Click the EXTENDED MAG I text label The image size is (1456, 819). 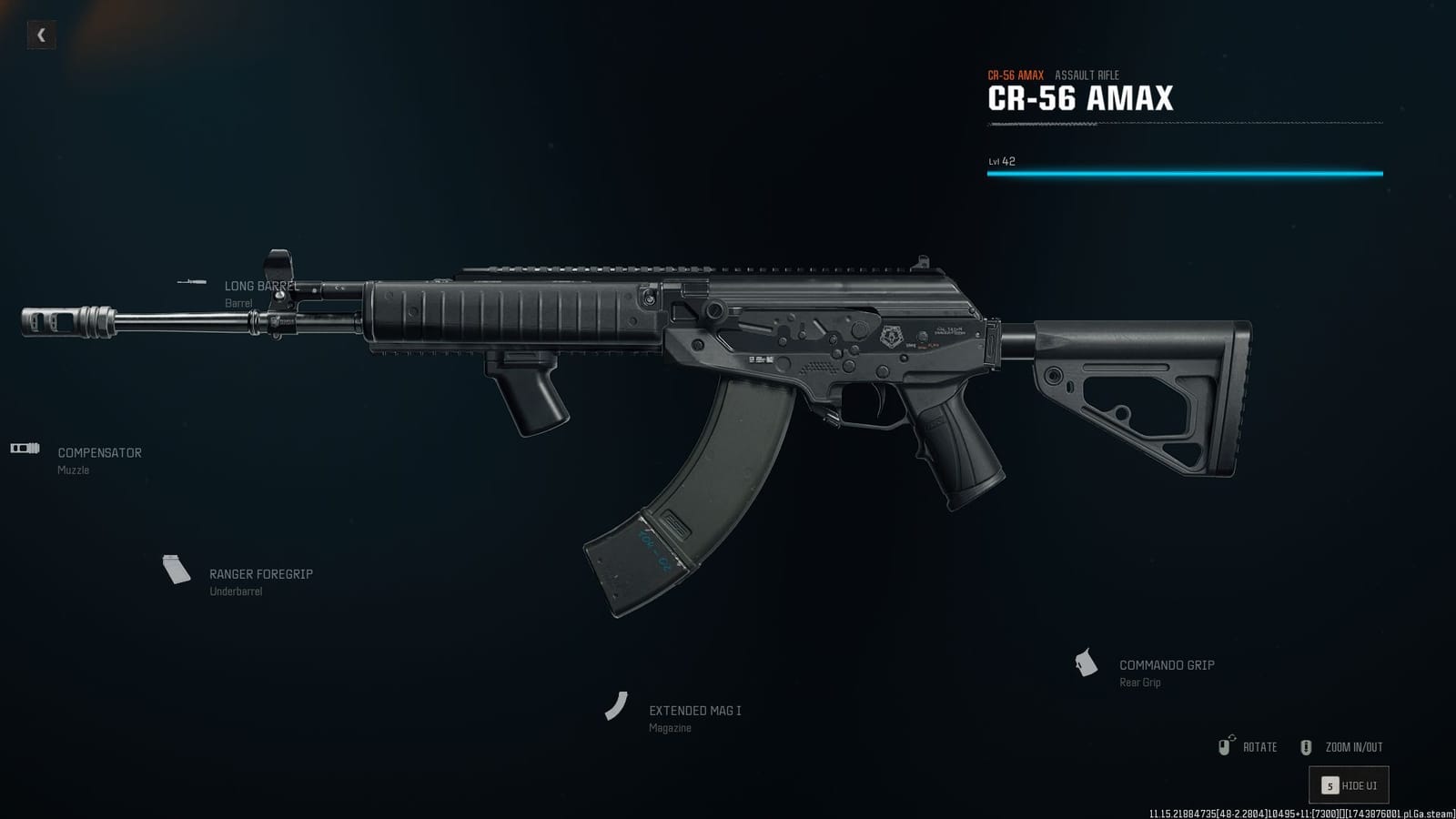pyautogui.click(x=694, y=711)
